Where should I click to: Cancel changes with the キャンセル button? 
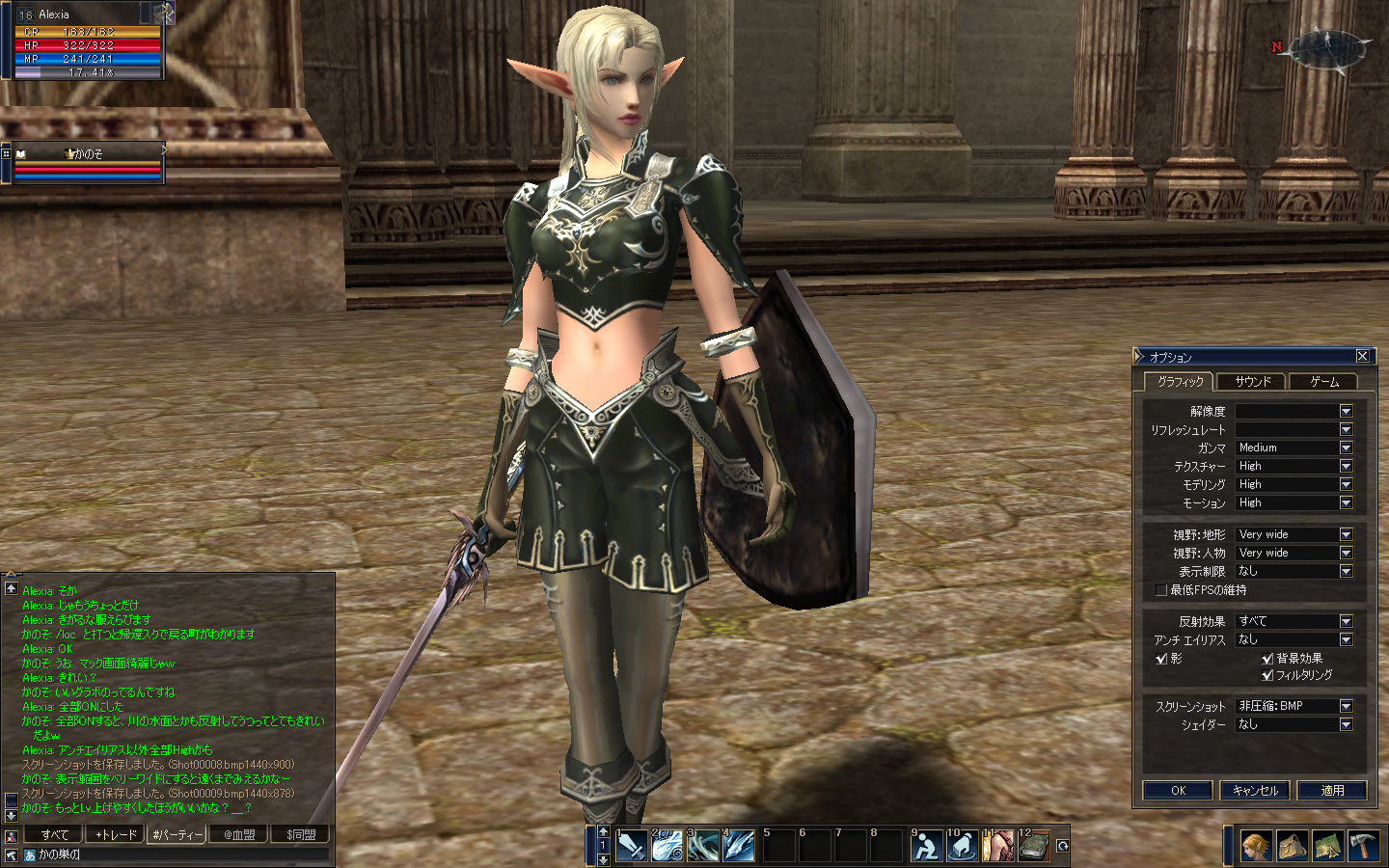coord(1255,790)
